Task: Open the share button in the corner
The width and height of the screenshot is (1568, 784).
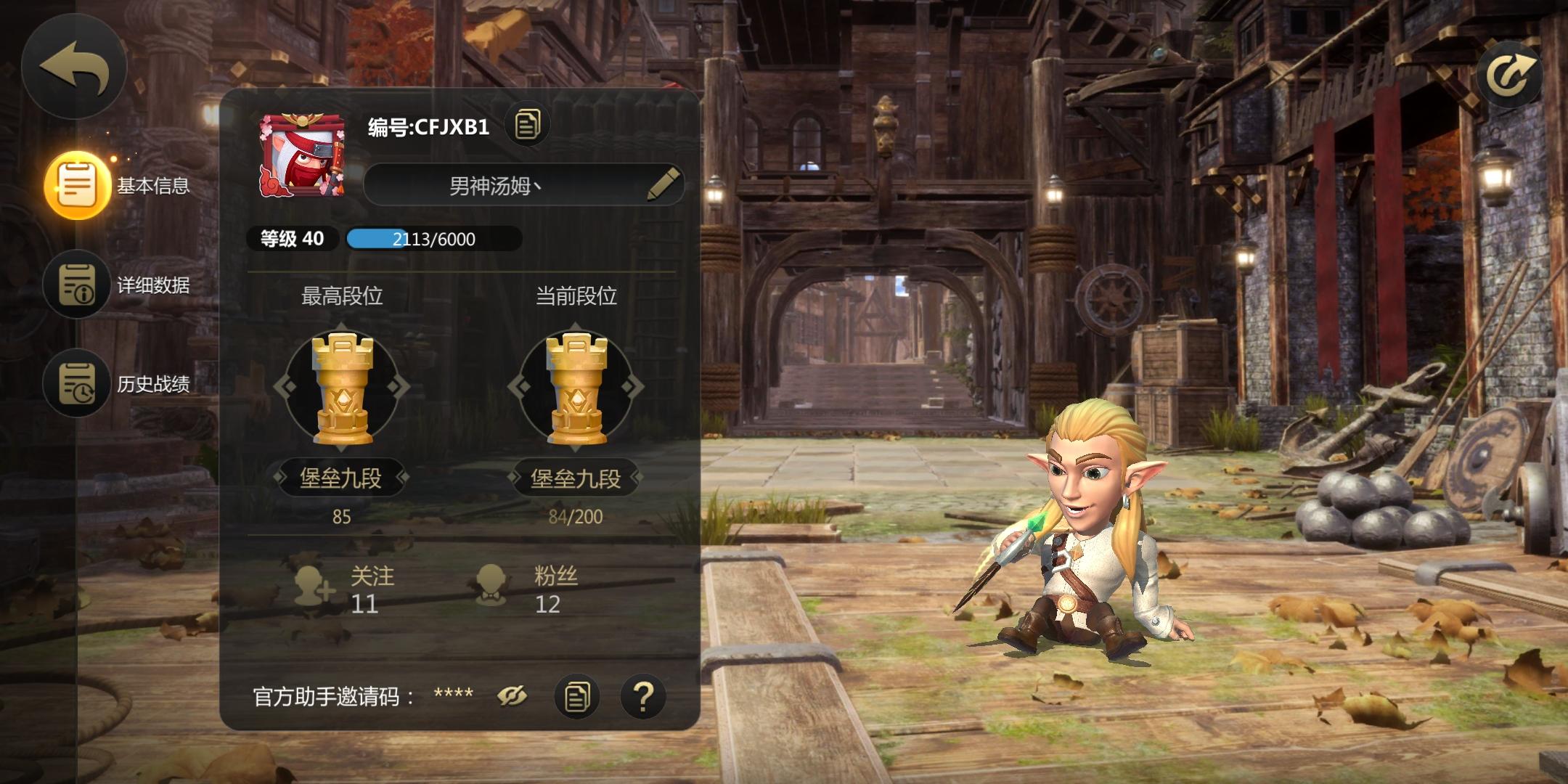Action: [x=1510, y=73]
